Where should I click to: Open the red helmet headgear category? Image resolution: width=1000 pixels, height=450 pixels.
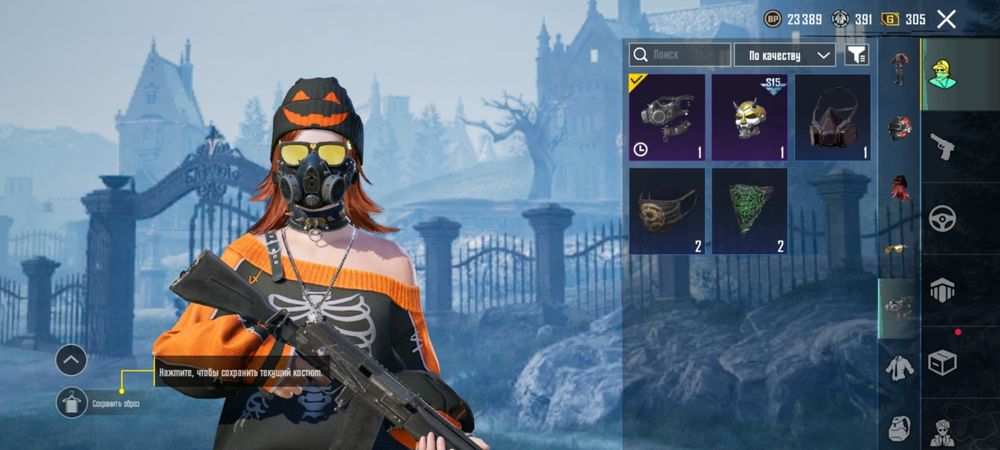pyautogui.click(x=900, y=128)
